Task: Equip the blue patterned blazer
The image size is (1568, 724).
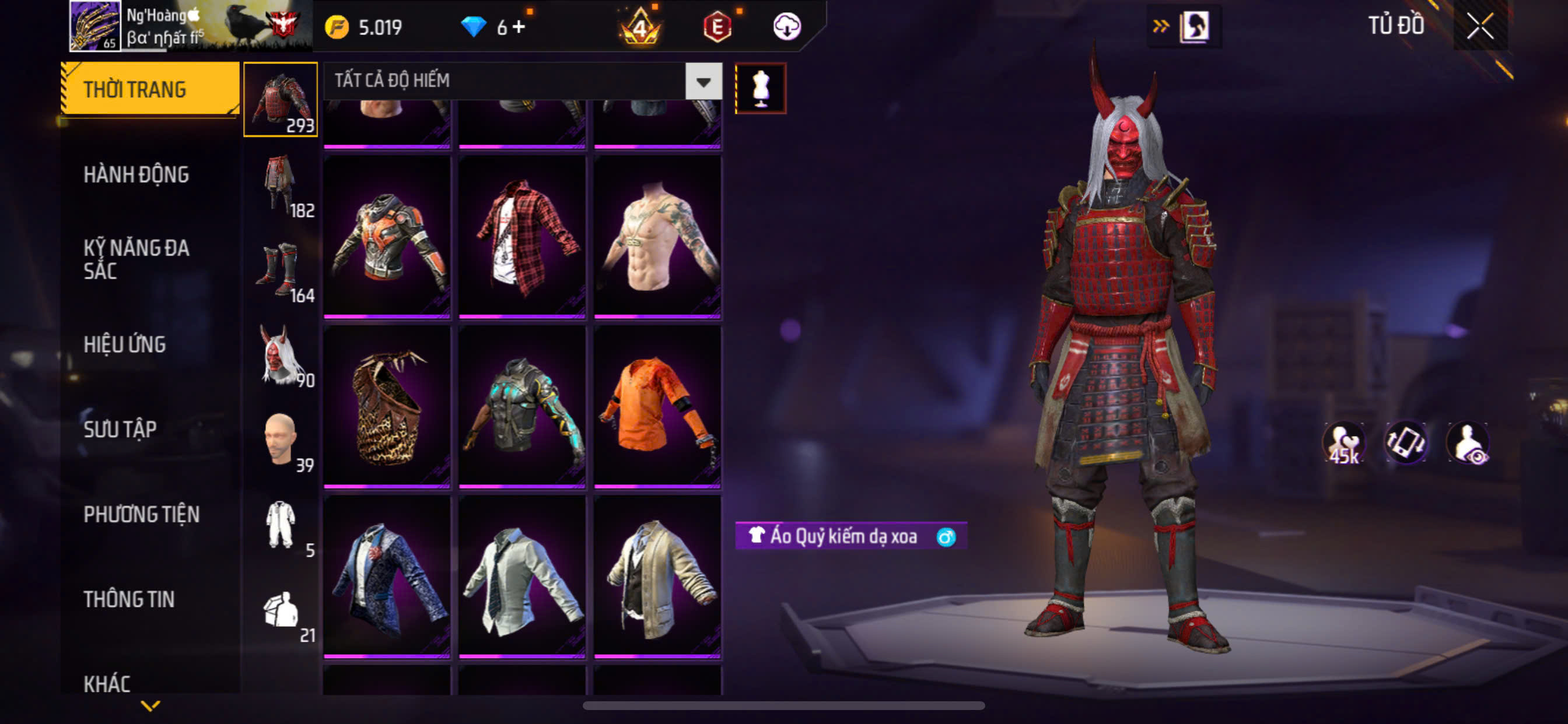Action: 387,575
